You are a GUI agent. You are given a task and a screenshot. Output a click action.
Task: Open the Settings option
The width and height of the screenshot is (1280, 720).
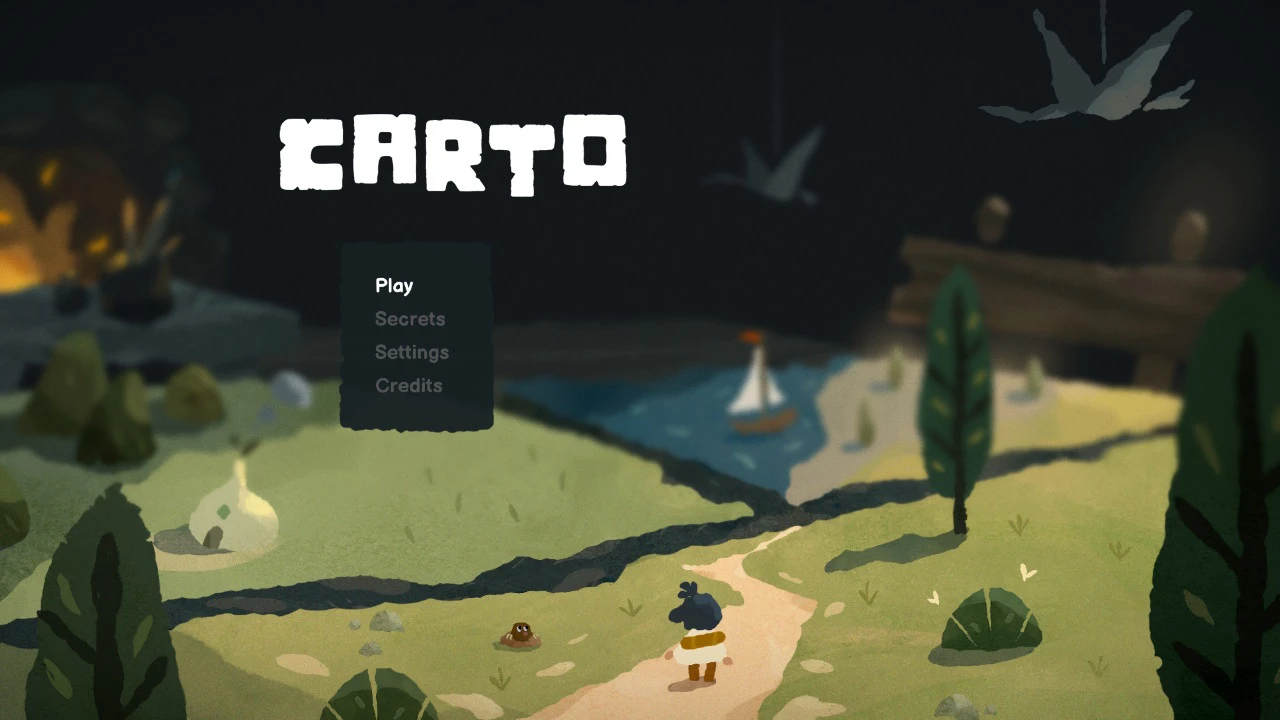click(412, 352)
